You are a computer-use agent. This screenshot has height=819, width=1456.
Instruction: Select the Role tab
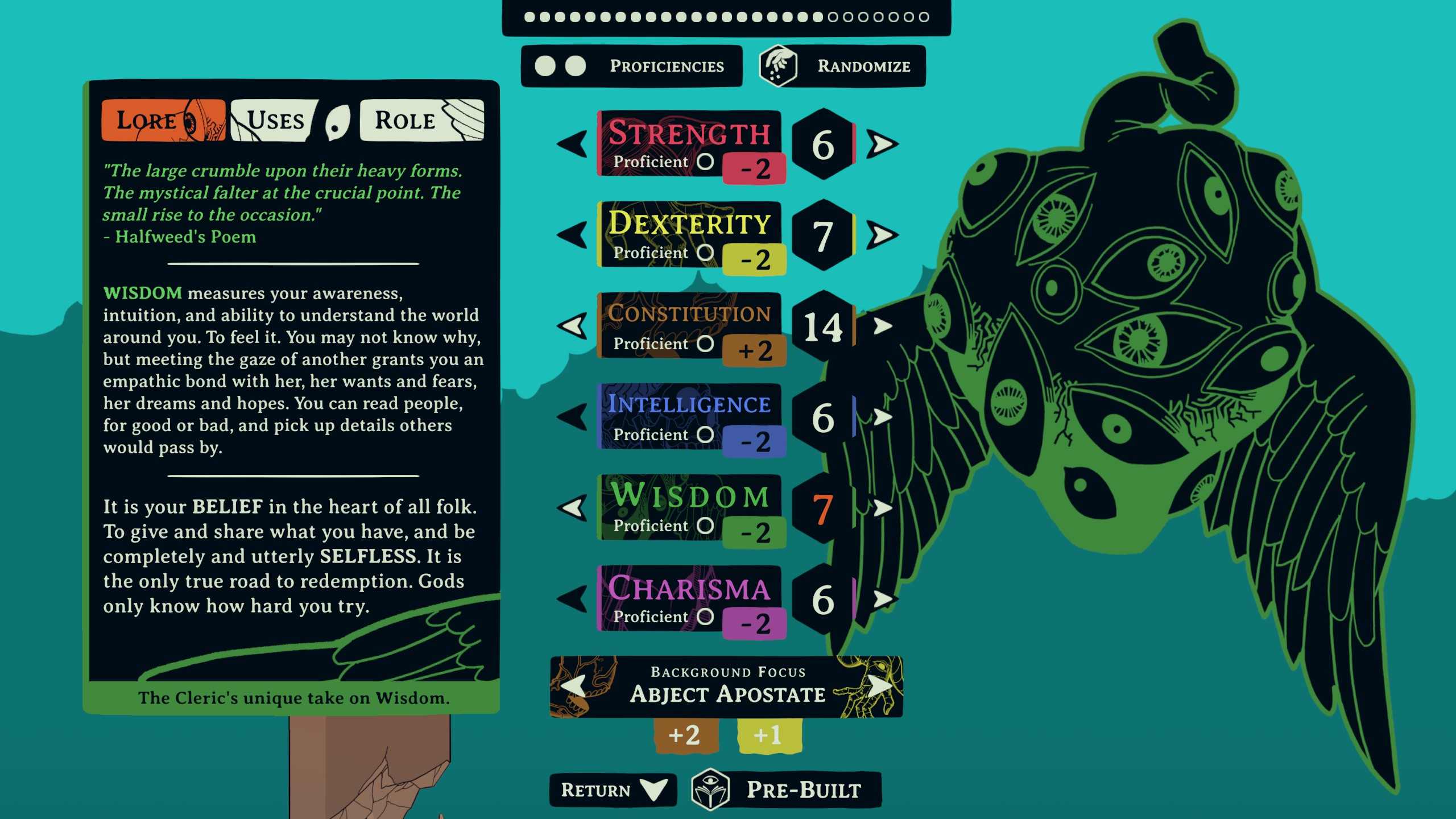421,121
